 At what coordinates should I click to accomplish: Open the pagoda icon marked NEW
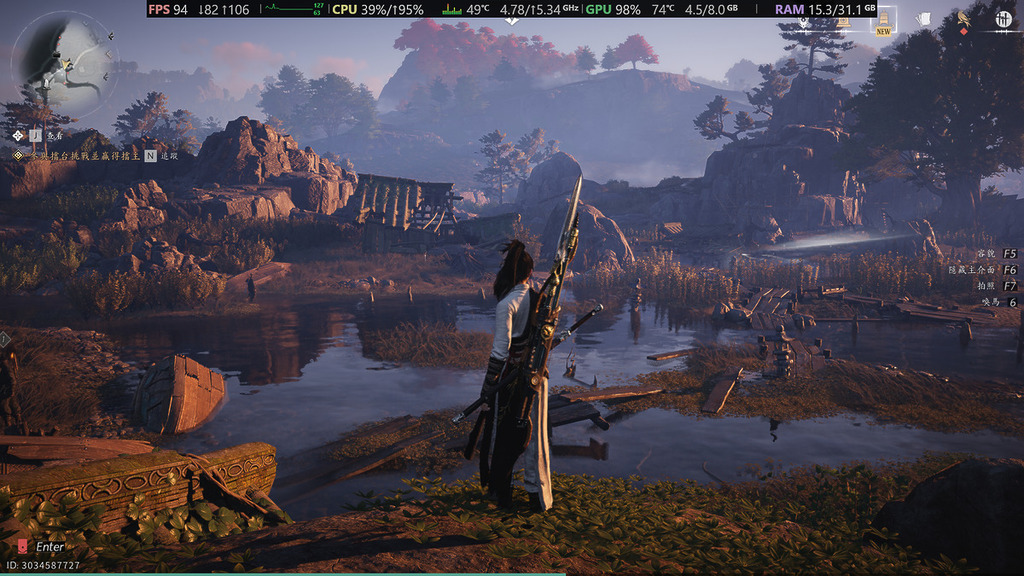(883, 19)
